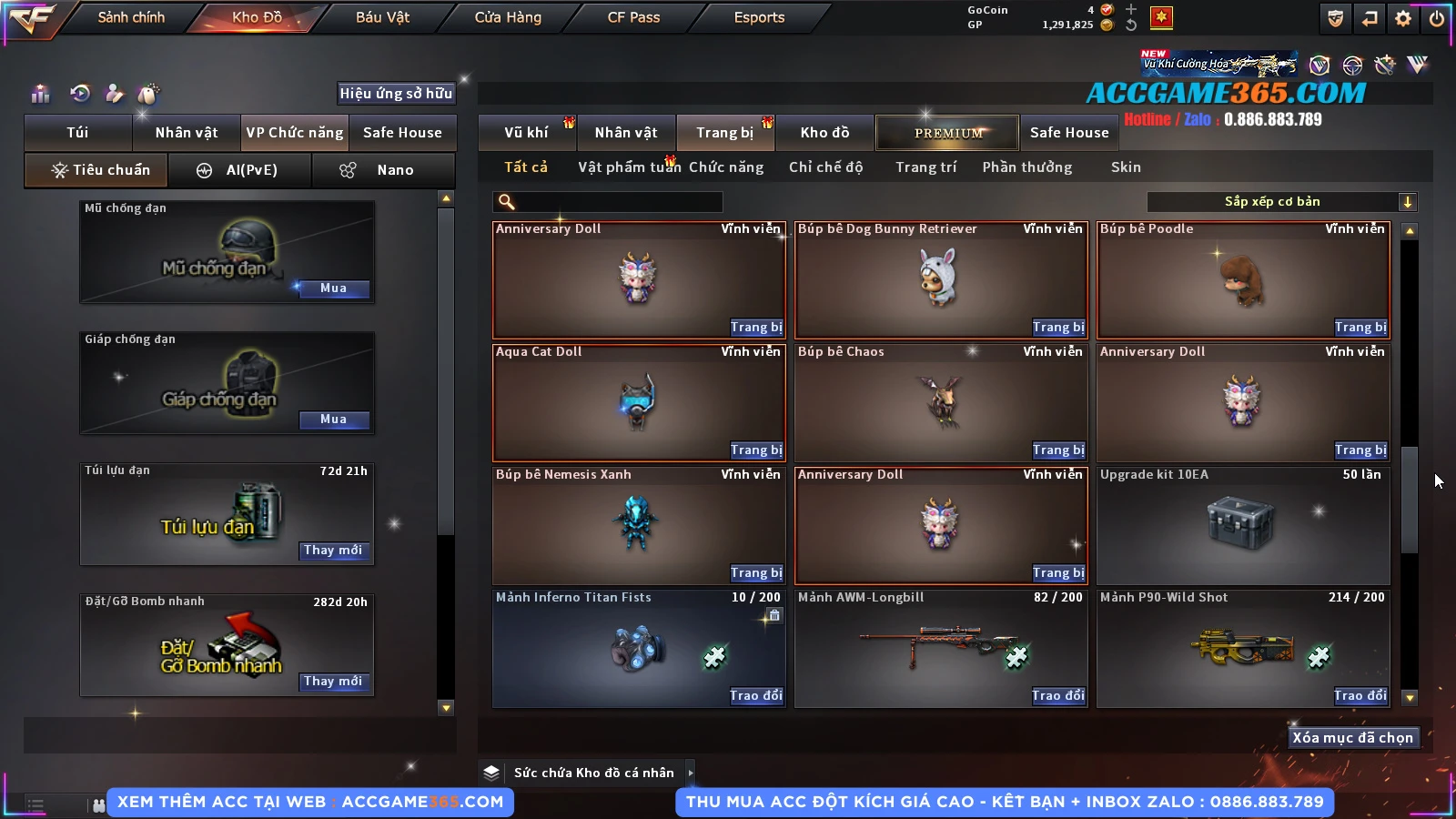
Task: Open the gear settings icon
Action: pyautogui.click(x=1403, y=18)
